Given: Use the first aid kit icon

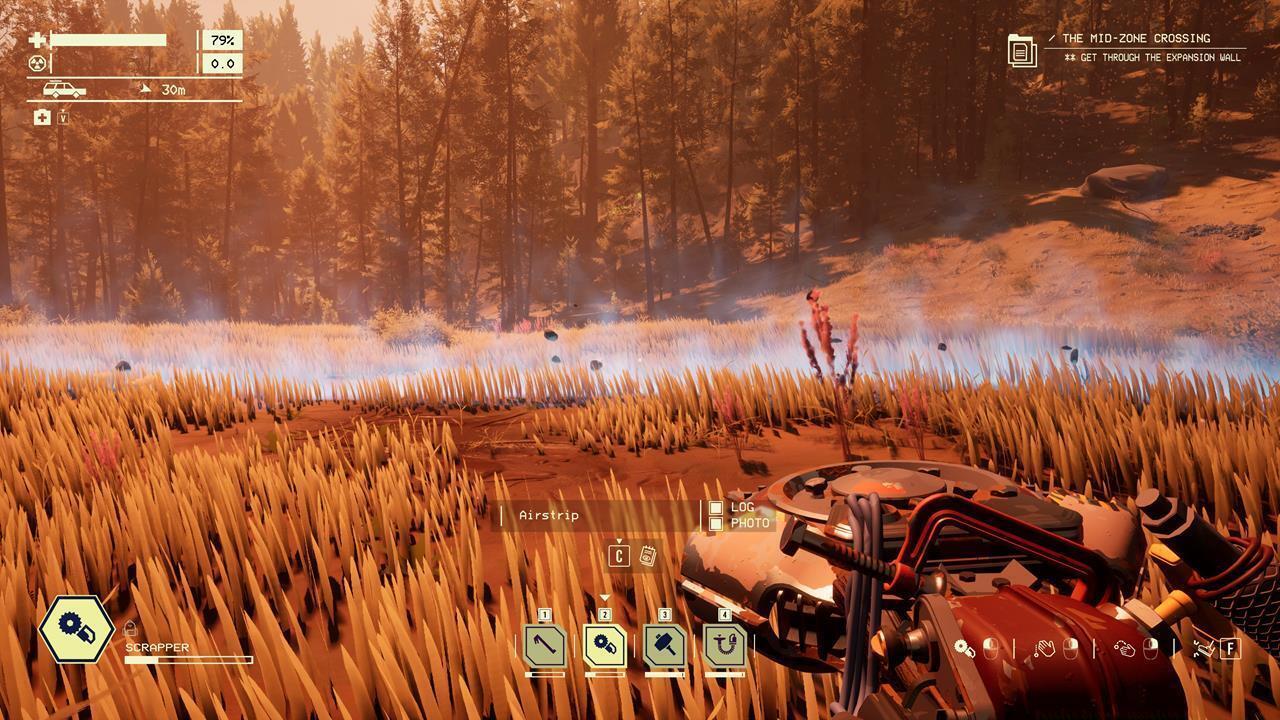Looking at the screenshot, I should pos(42,118).
